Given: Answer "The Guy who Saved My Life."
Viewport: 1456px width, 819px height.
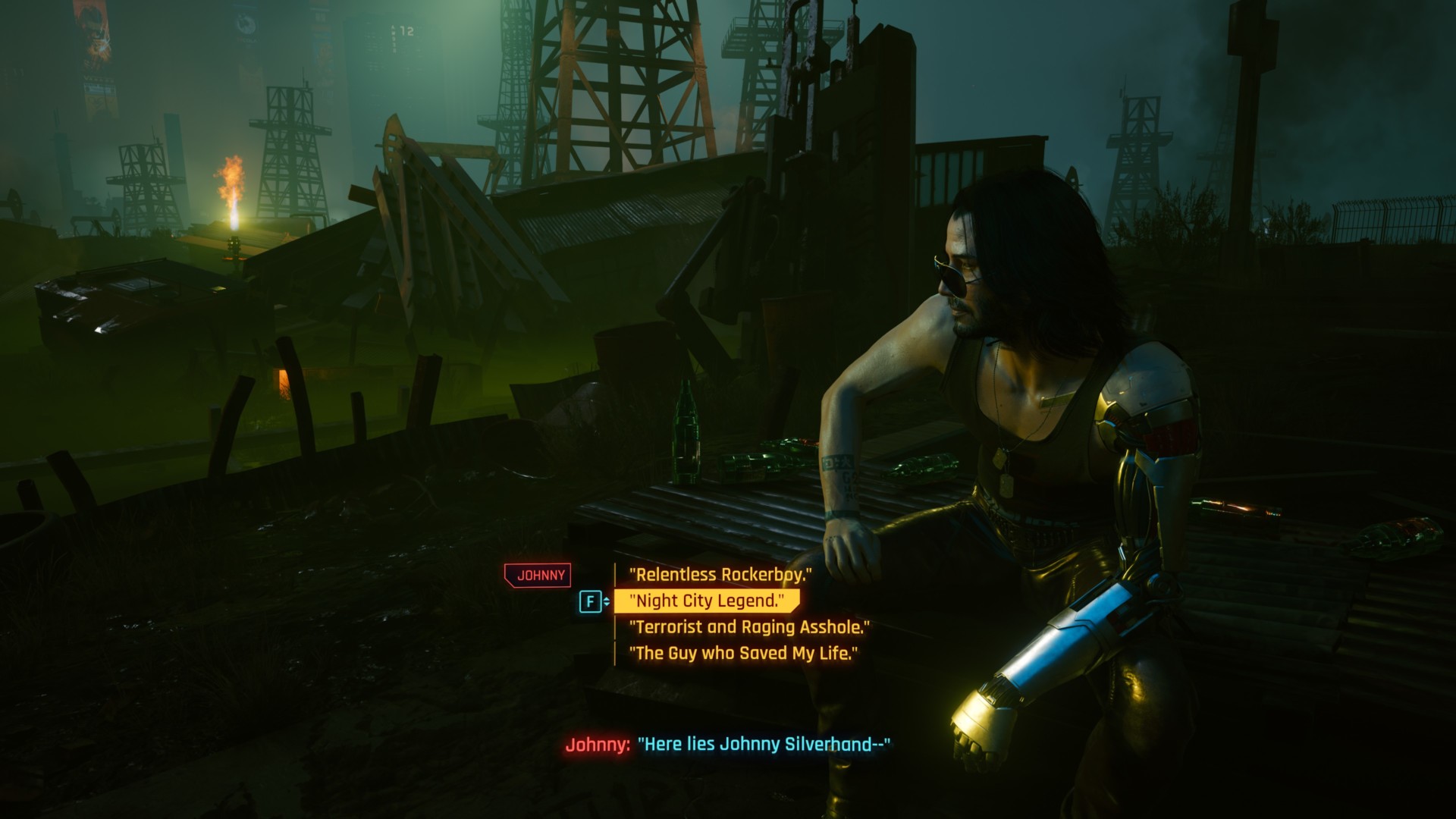Looking at the screenshot, I should pos(743,653).
